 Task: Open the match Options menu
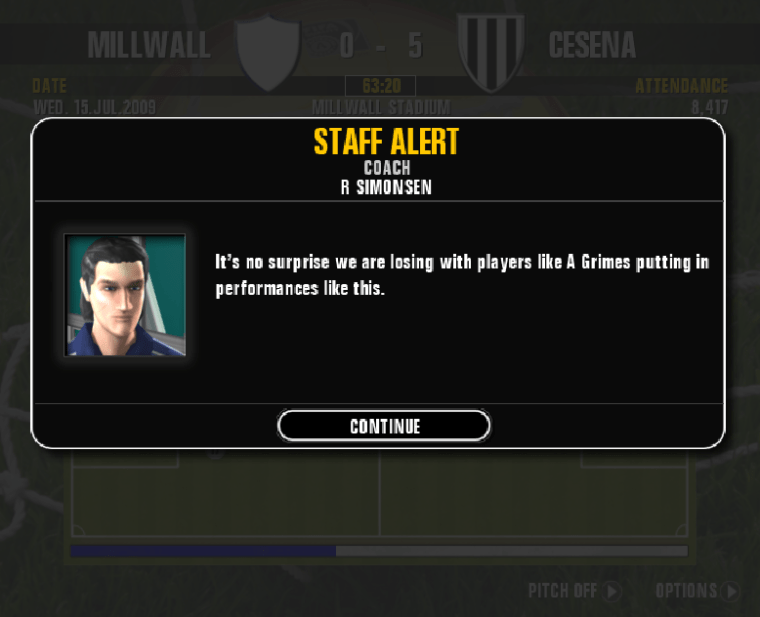[697, 591]
